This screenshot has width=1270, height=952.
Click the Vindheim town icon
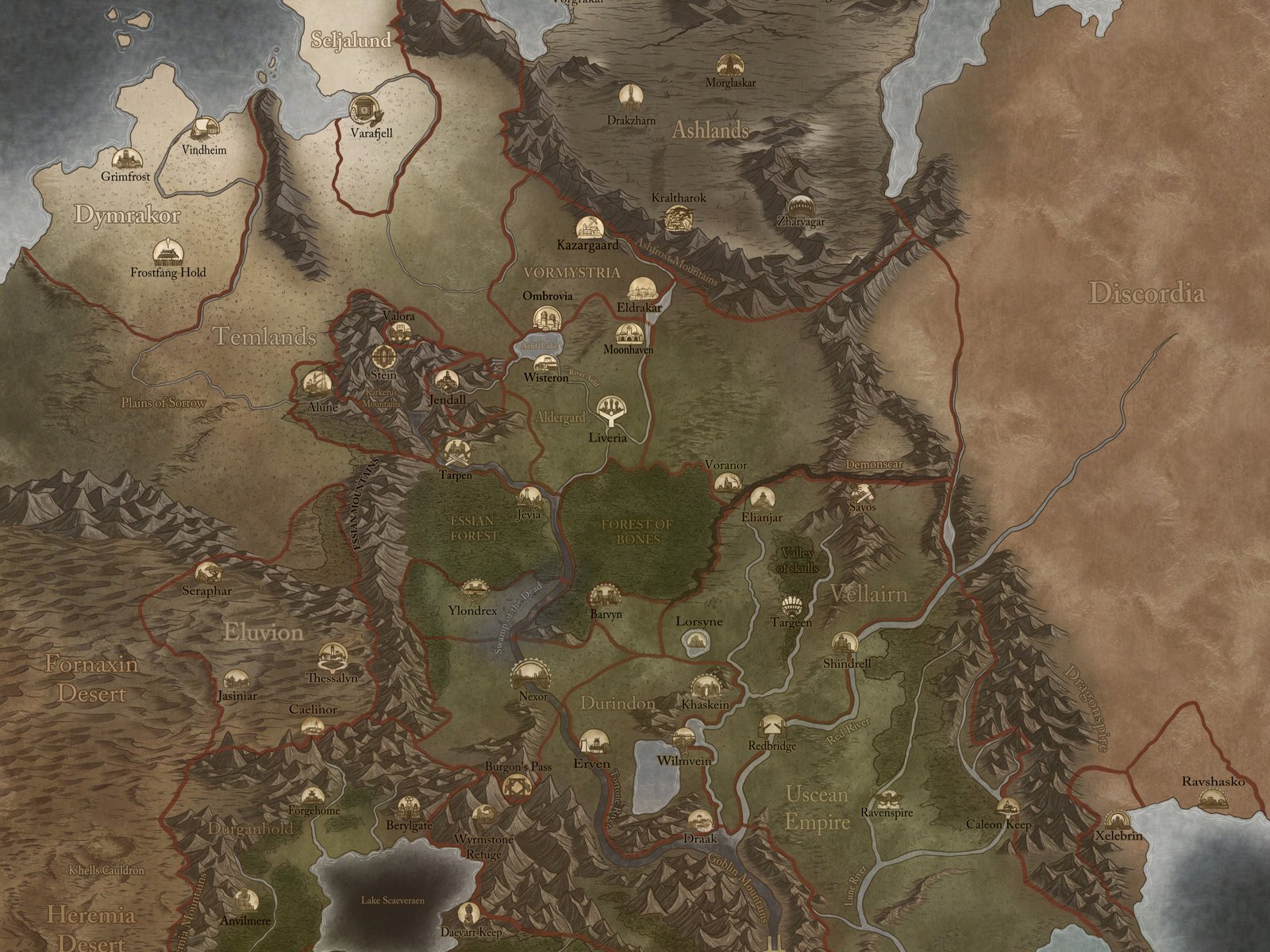tap(206, 129)
